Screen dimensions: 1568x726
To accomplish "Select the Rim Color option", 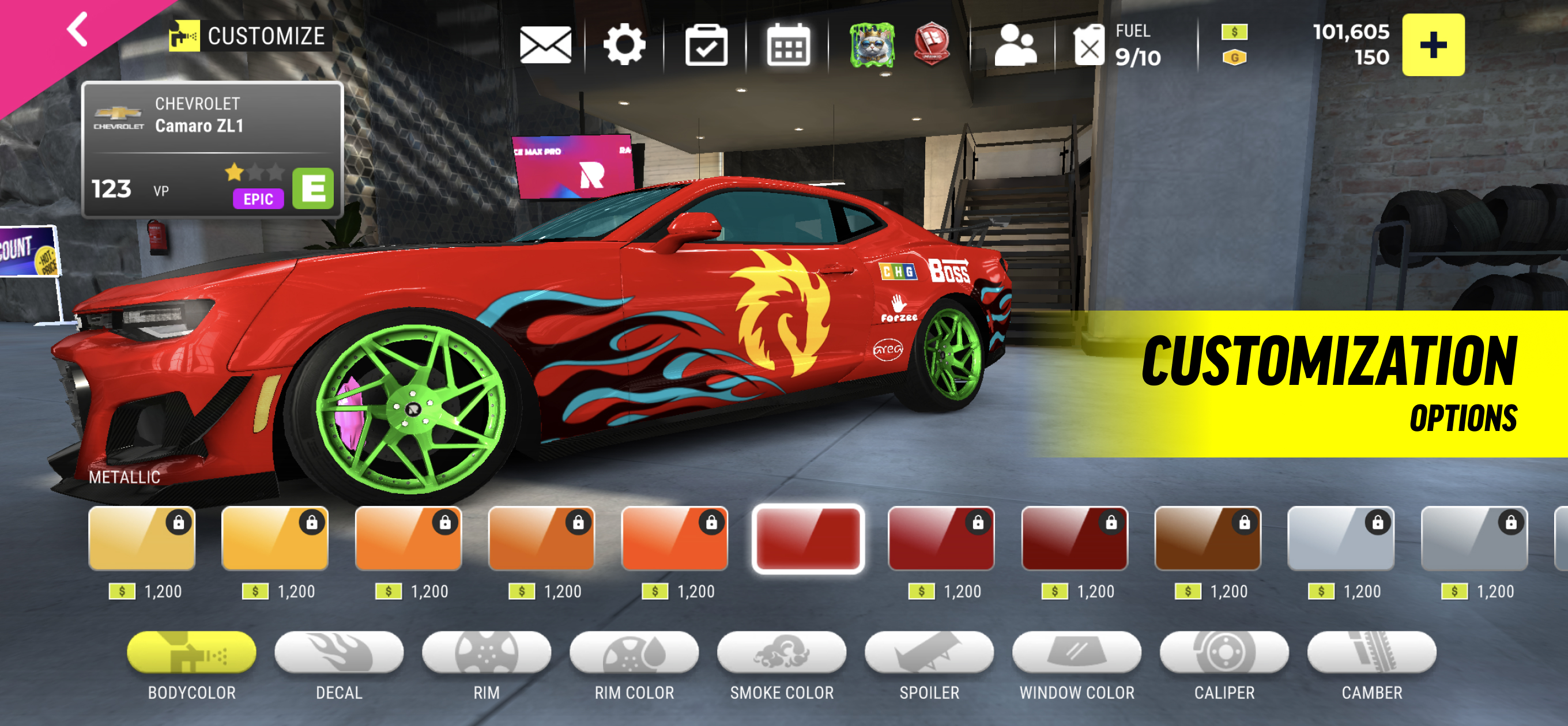I will pyautogui.click(x=635, y=654).
